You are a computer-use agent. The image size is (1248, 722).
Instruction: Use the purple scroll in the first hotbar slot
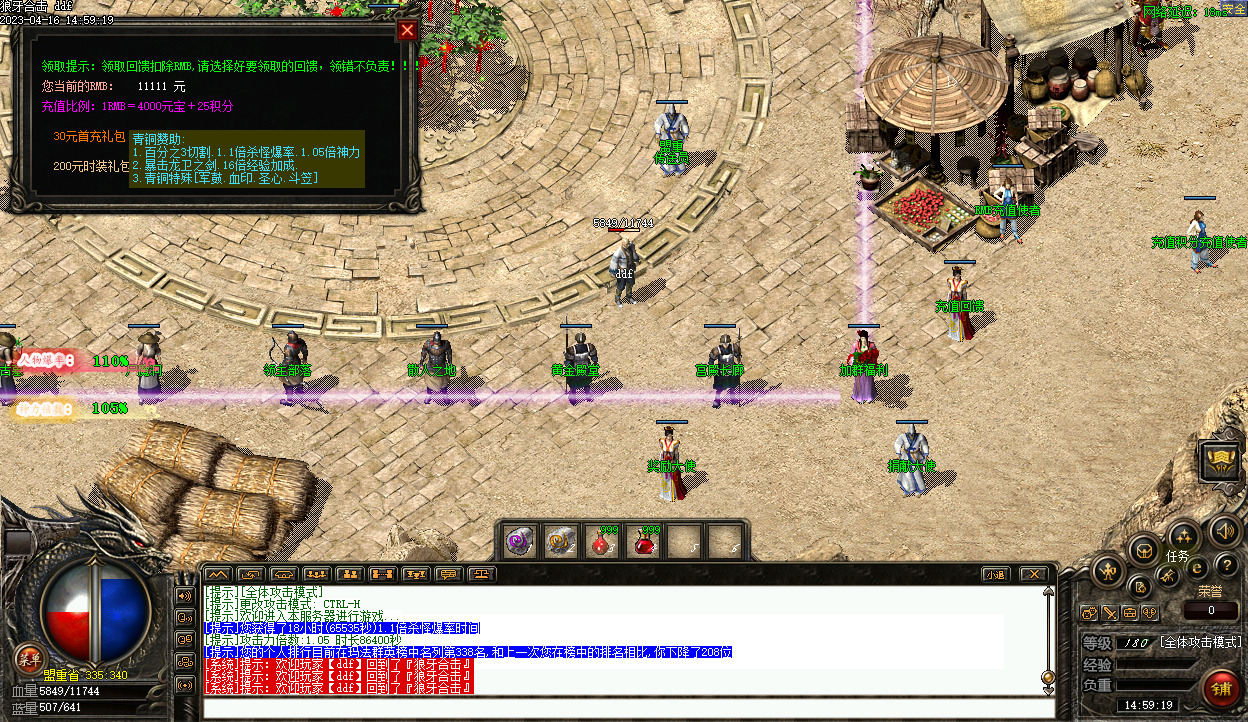click(x=519, y=542)
